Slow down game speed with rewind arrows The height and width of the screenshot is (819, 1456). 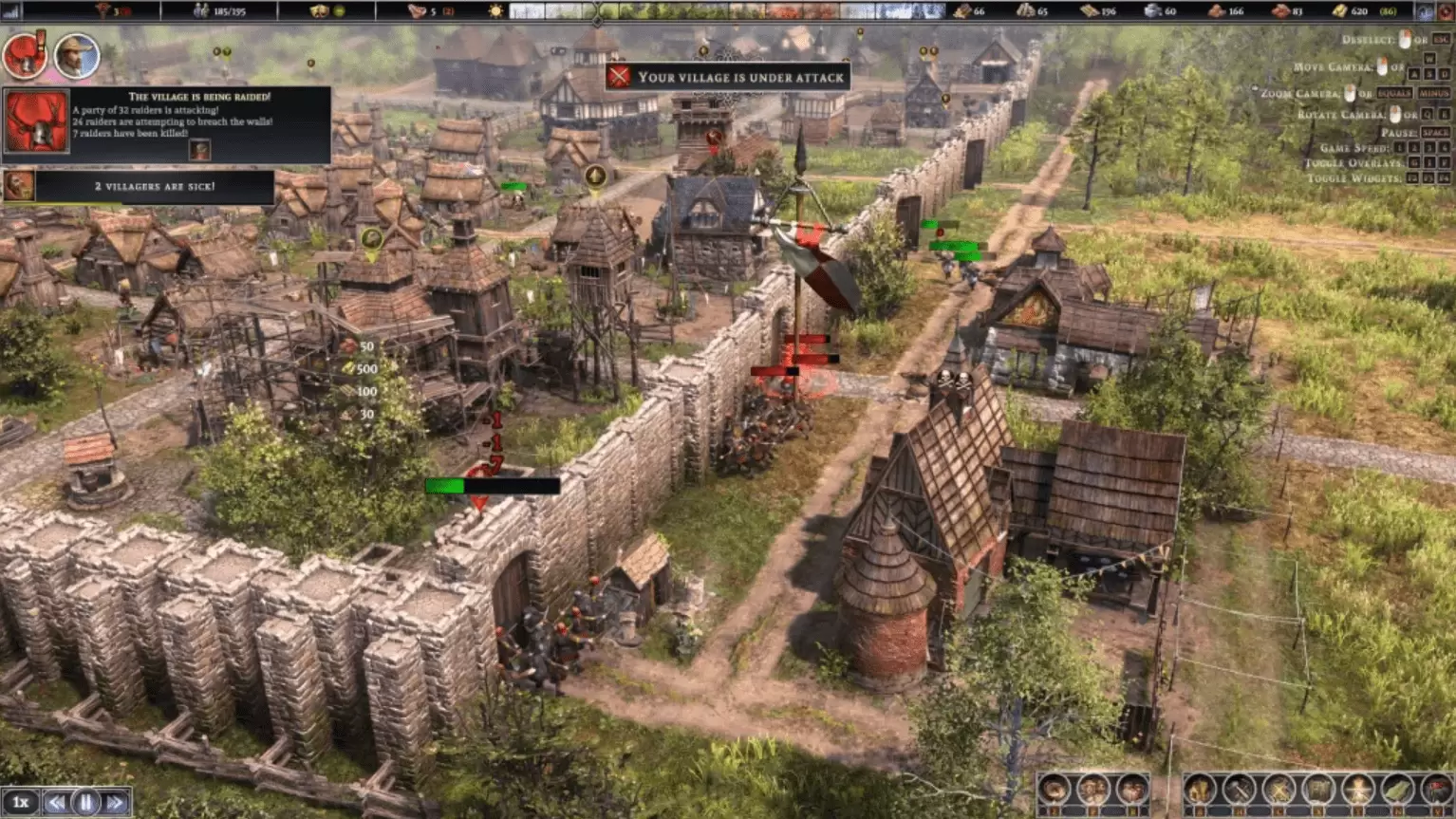coord(57,803)
